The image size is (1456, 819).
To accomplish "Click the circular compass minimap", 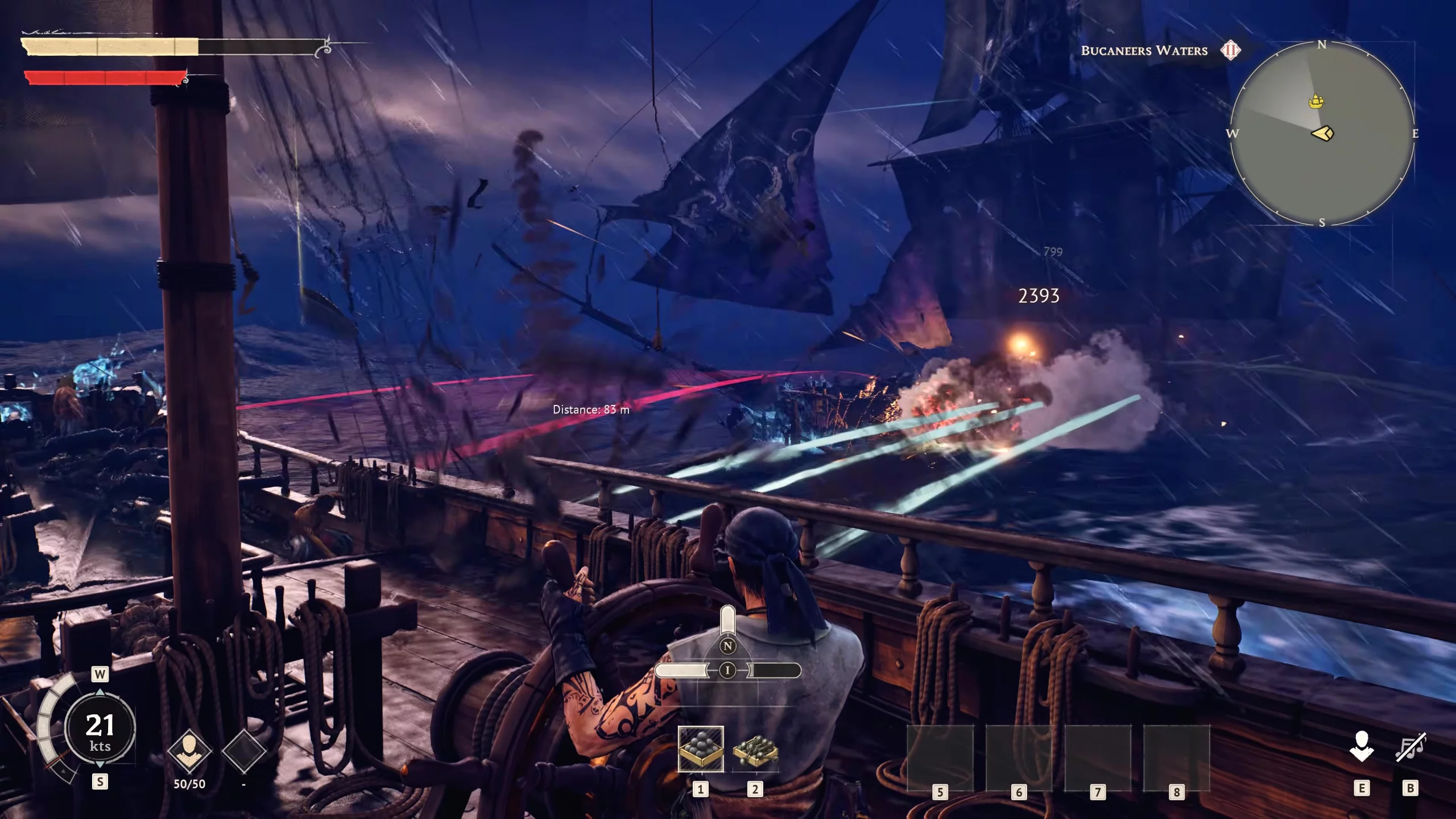I will [x=1322, y=134].
